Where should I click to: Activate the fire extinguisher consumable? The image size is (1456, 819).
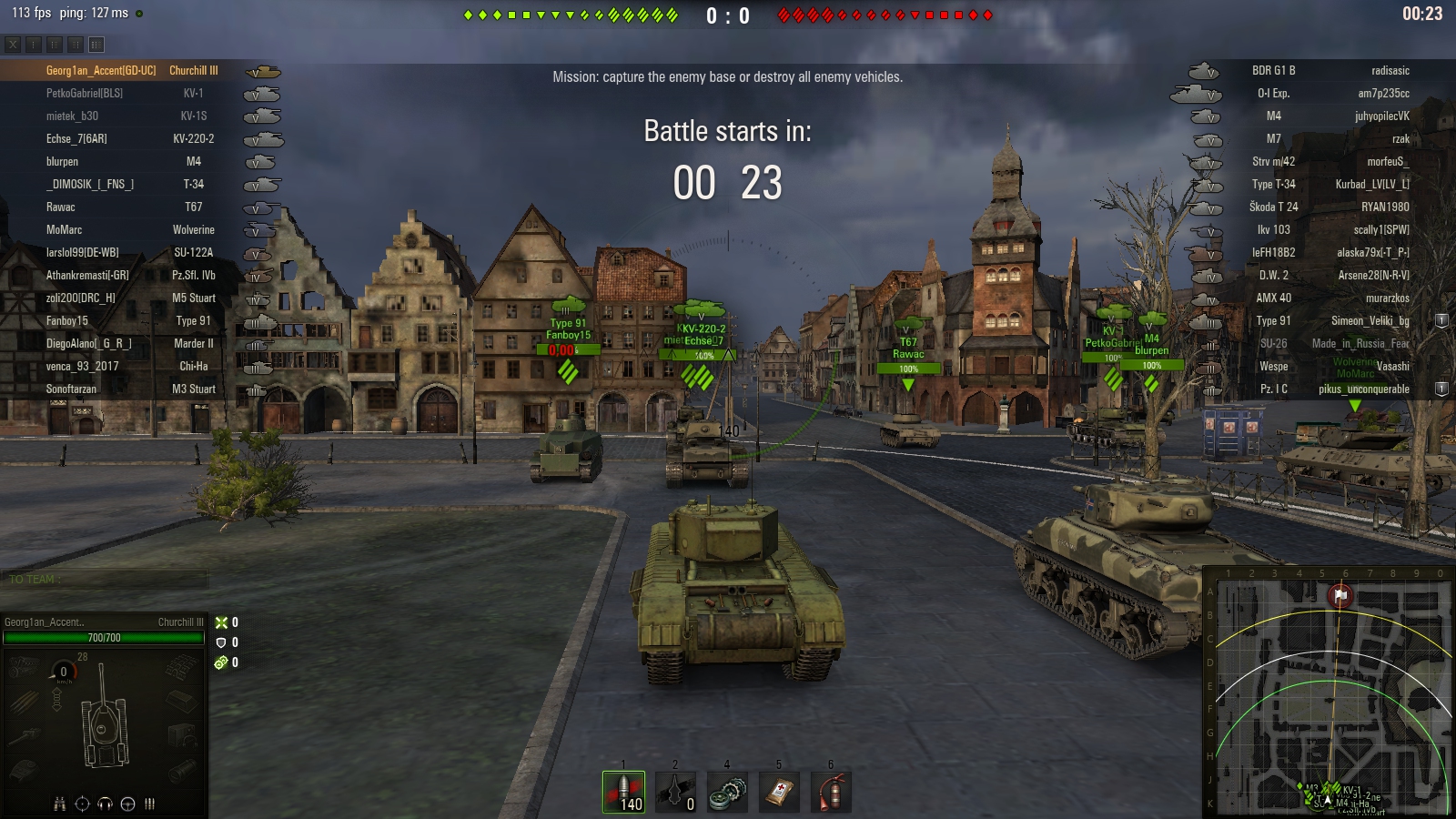coord(831,792)
